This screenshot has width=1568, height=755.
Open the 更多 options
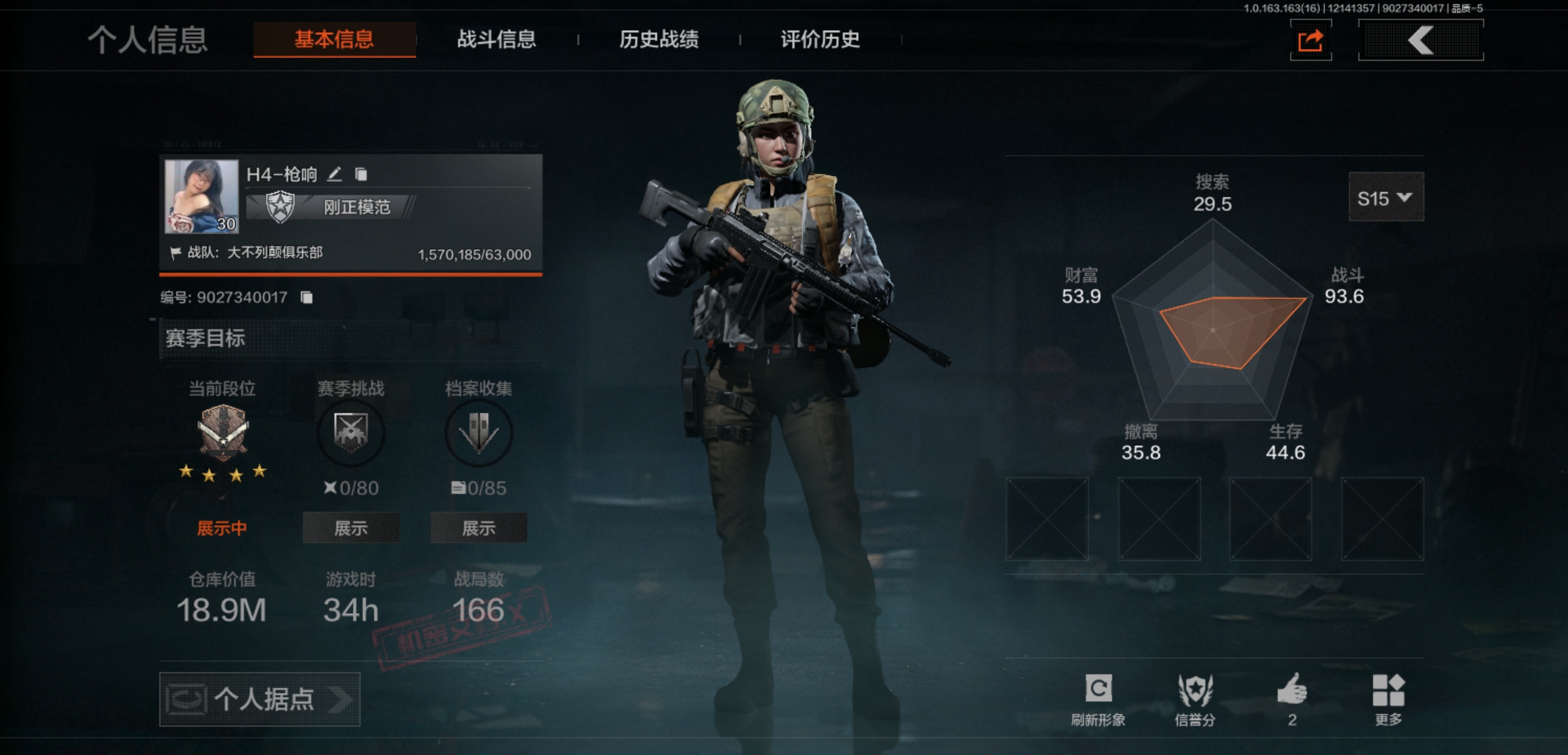[x=1388, y=698]
